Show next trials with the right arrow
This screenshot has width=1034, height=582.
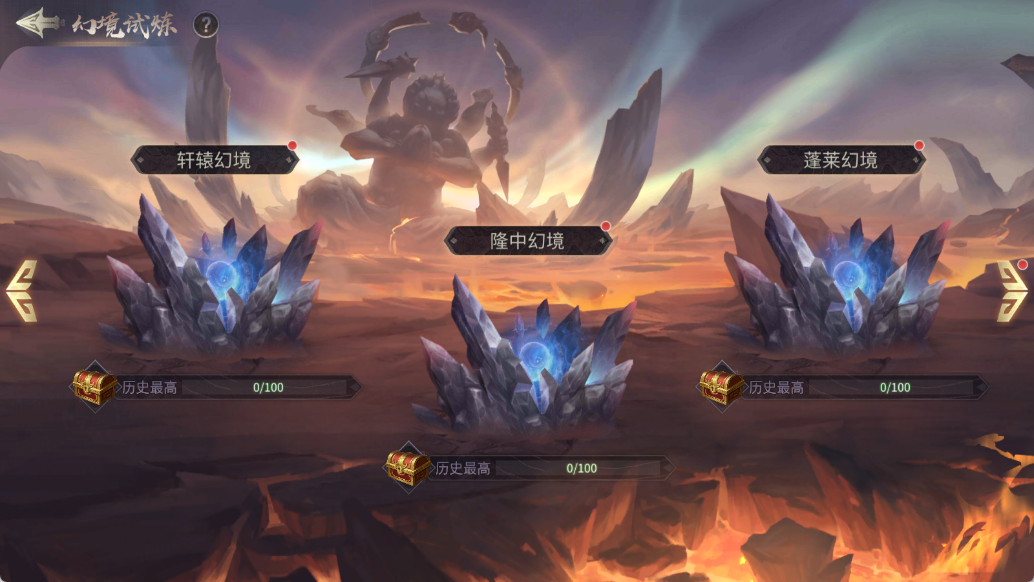(x=1011, y=291)
